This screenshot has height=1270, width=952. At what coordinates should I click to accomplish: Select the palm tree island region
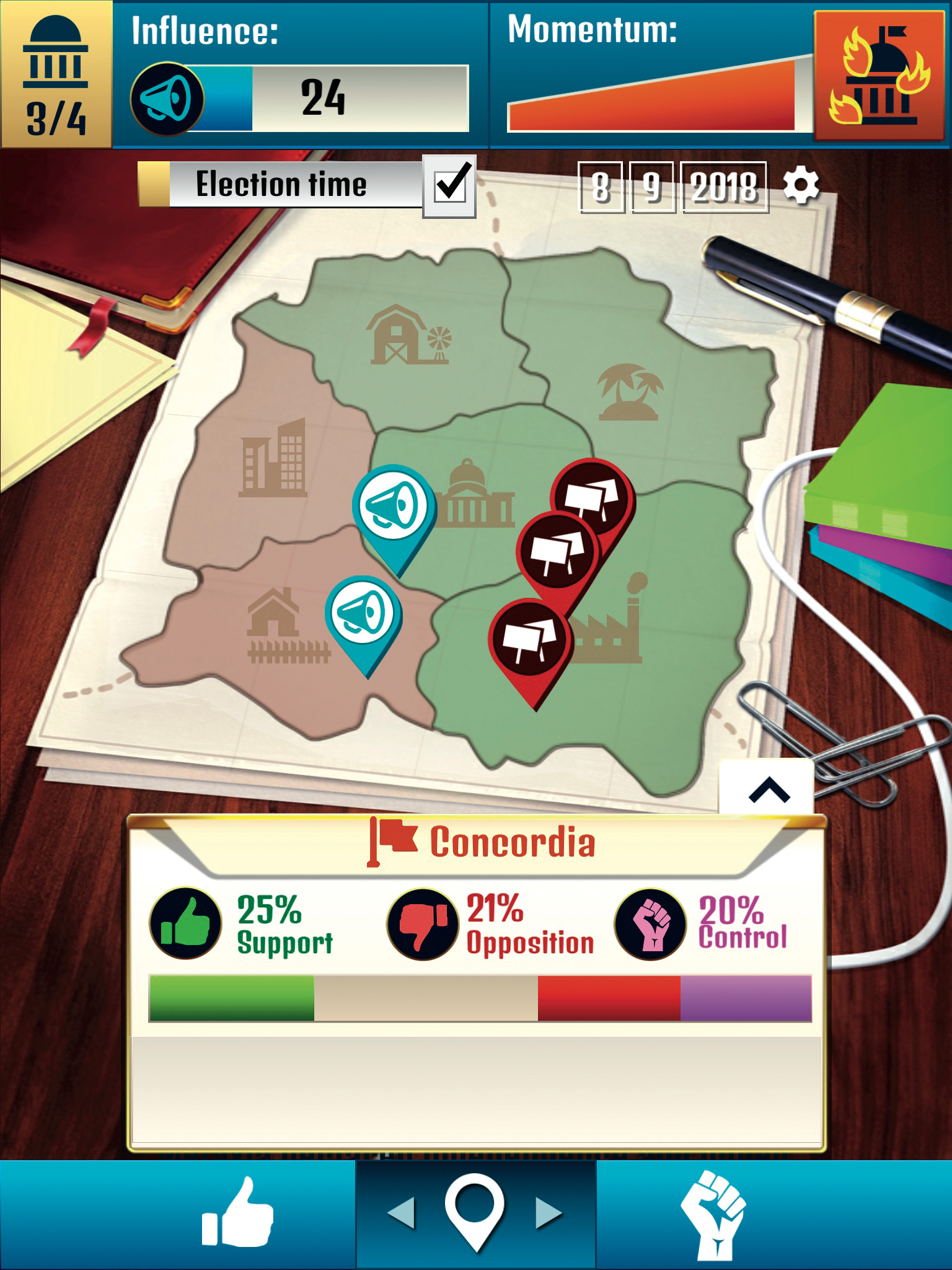(630, 392)
